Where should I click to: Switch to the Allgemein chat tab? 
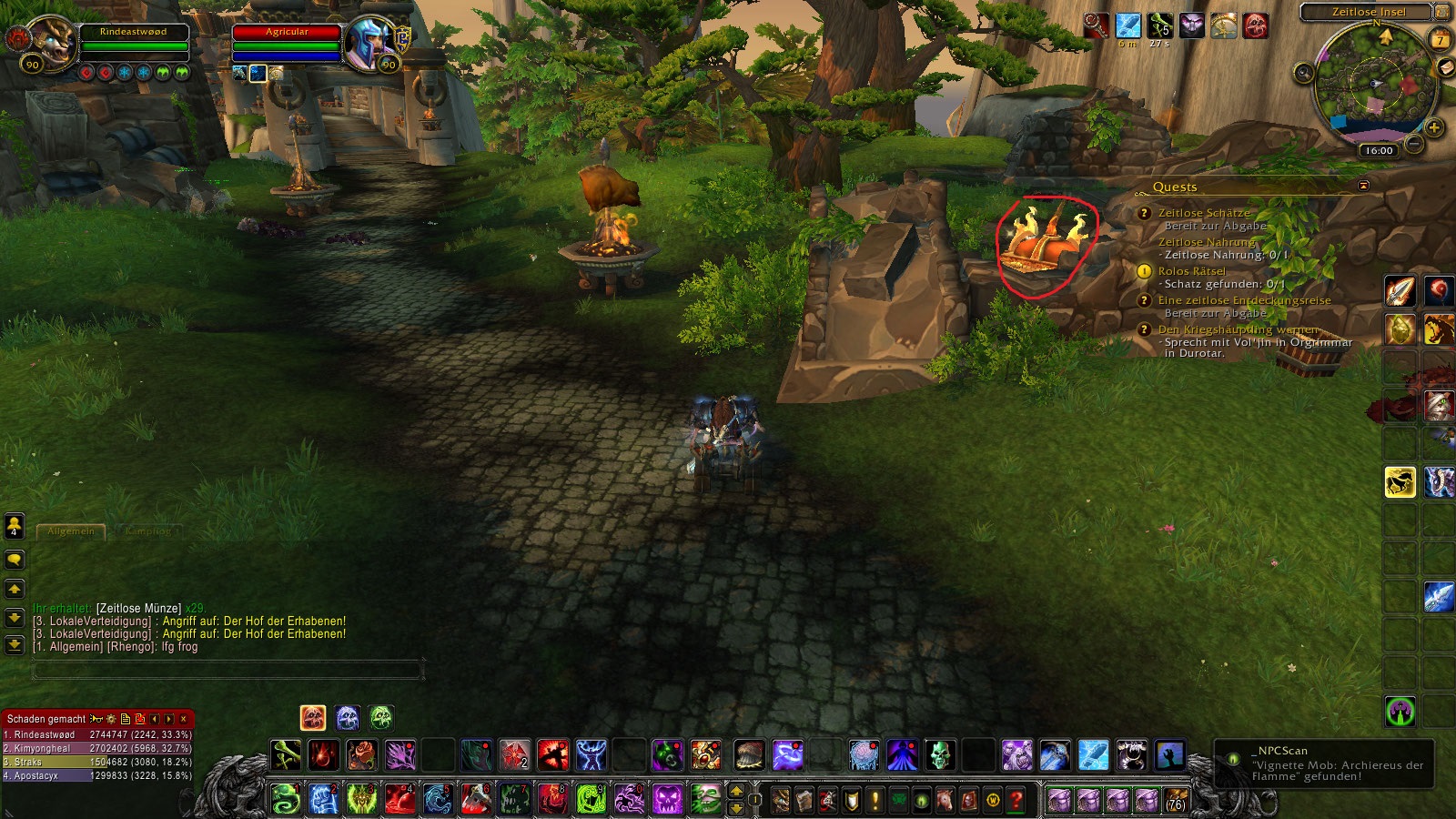(71, 531)
